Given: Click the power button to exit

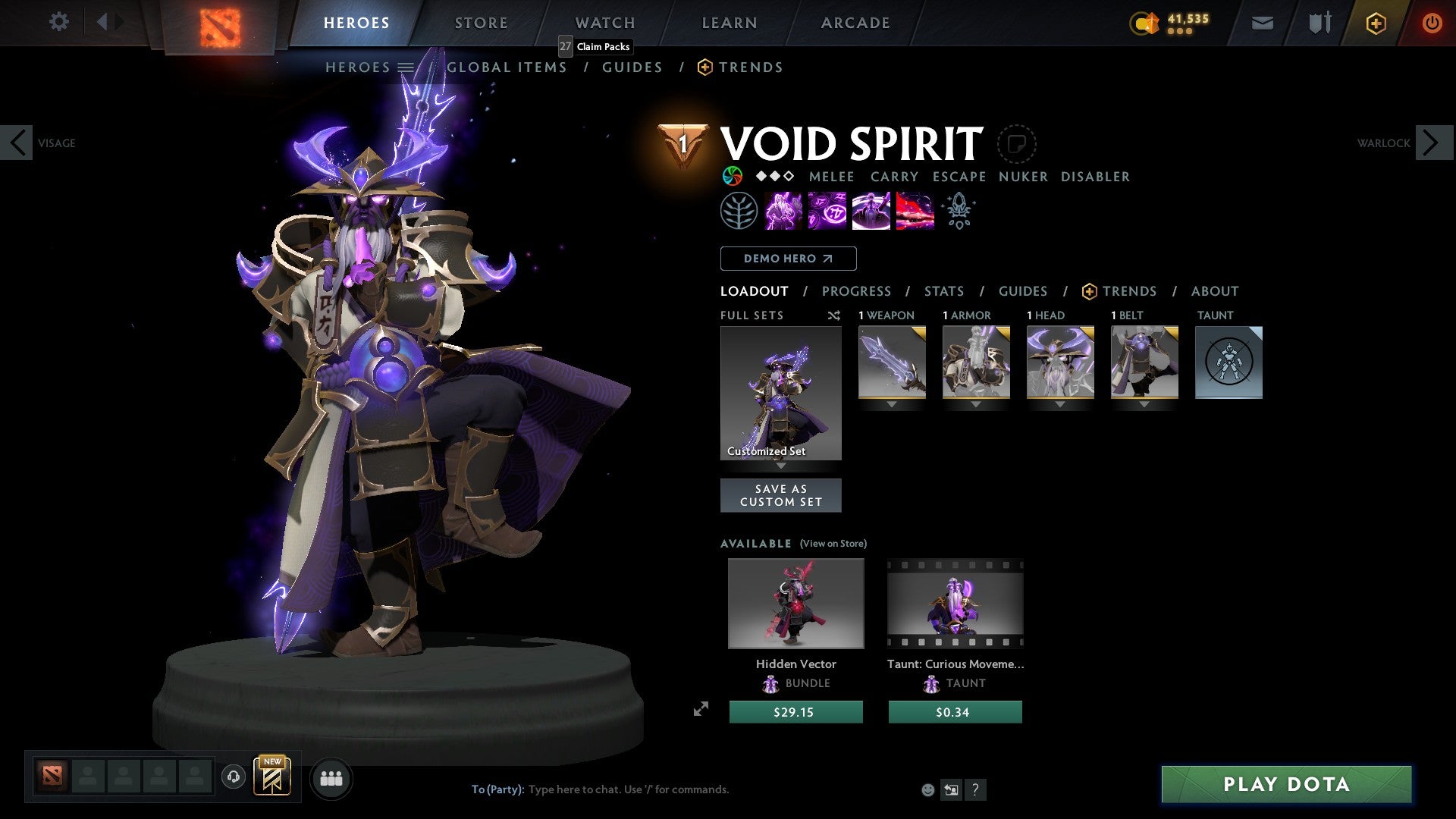Looking at the screenshot, I should (x=1432, y=23).
